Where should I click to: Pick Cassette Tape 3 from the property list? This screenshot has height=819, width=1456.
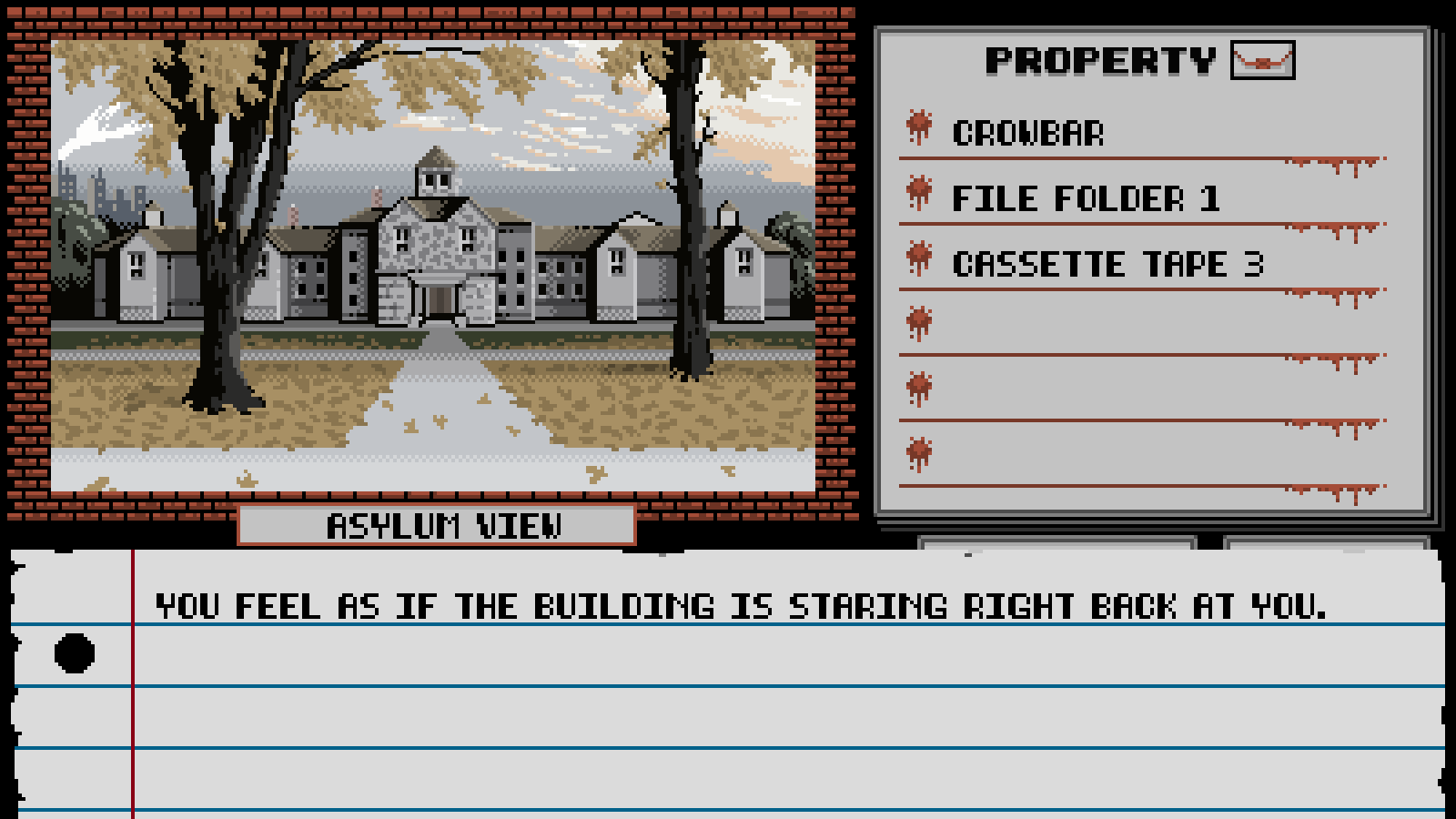pos(1107,264)
